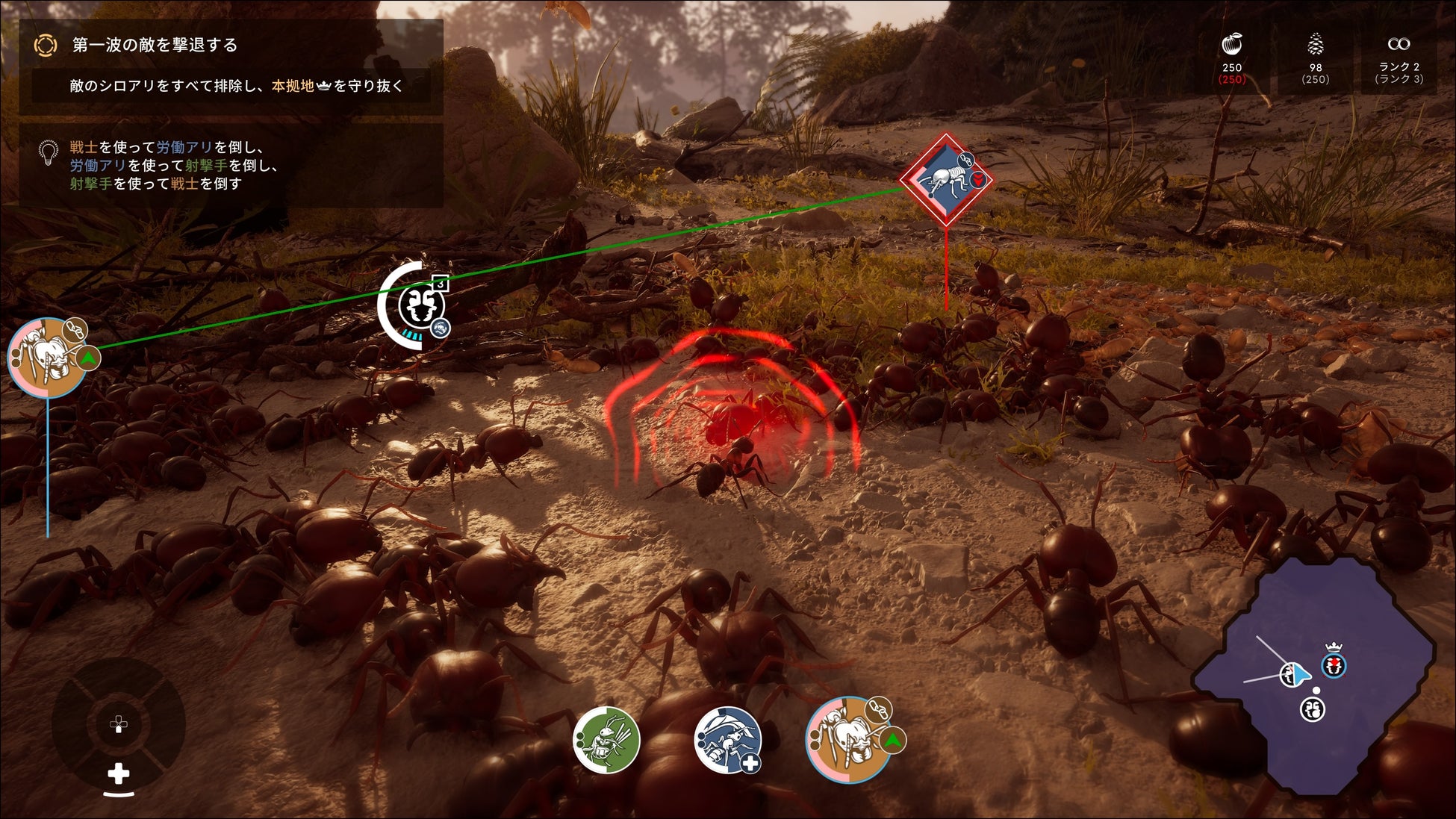Click the radial command wheel
Screen dimensions: 1456x819
[x=119, y=724]
